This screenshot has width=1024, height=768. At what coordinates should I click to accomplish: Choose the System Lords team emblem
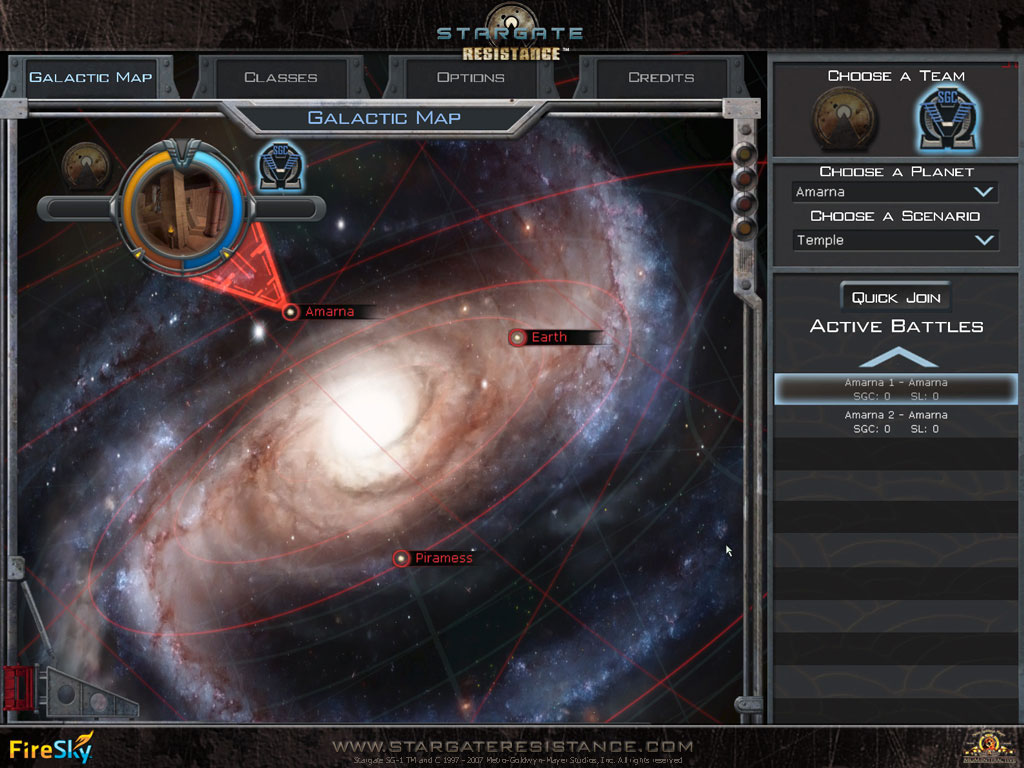pos(843,119)
